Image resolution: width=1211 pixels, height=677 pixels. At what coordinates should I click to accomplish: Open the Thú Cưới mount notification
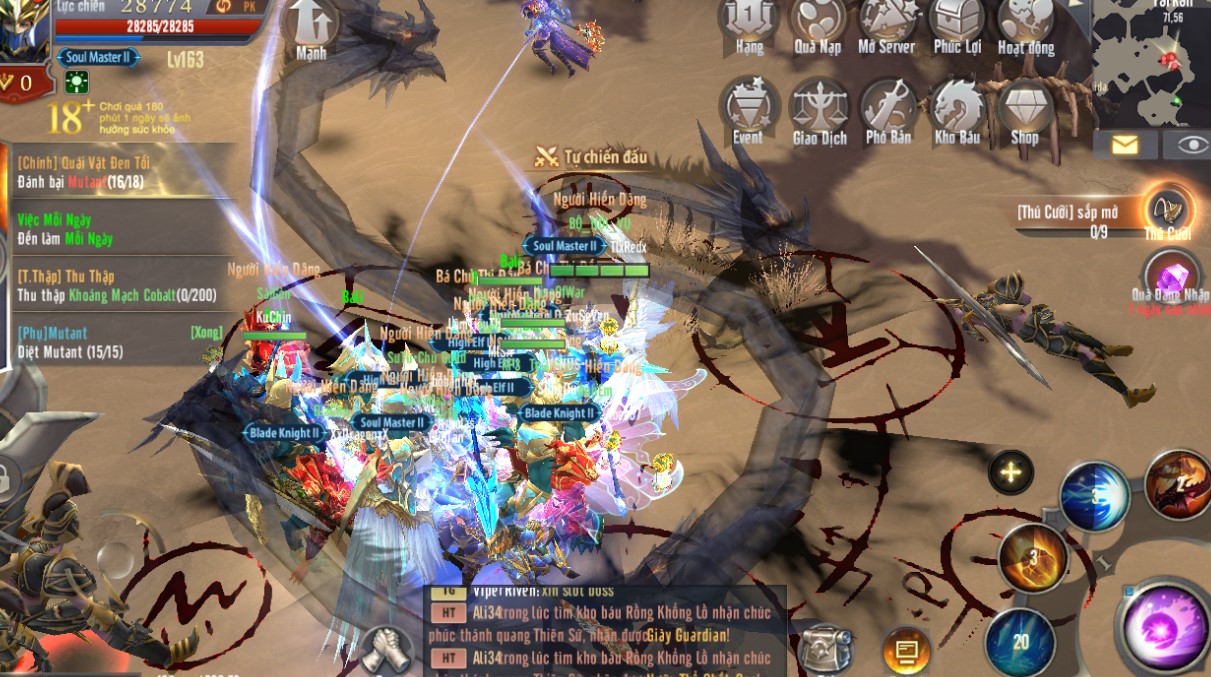[x=1167, y=209]
